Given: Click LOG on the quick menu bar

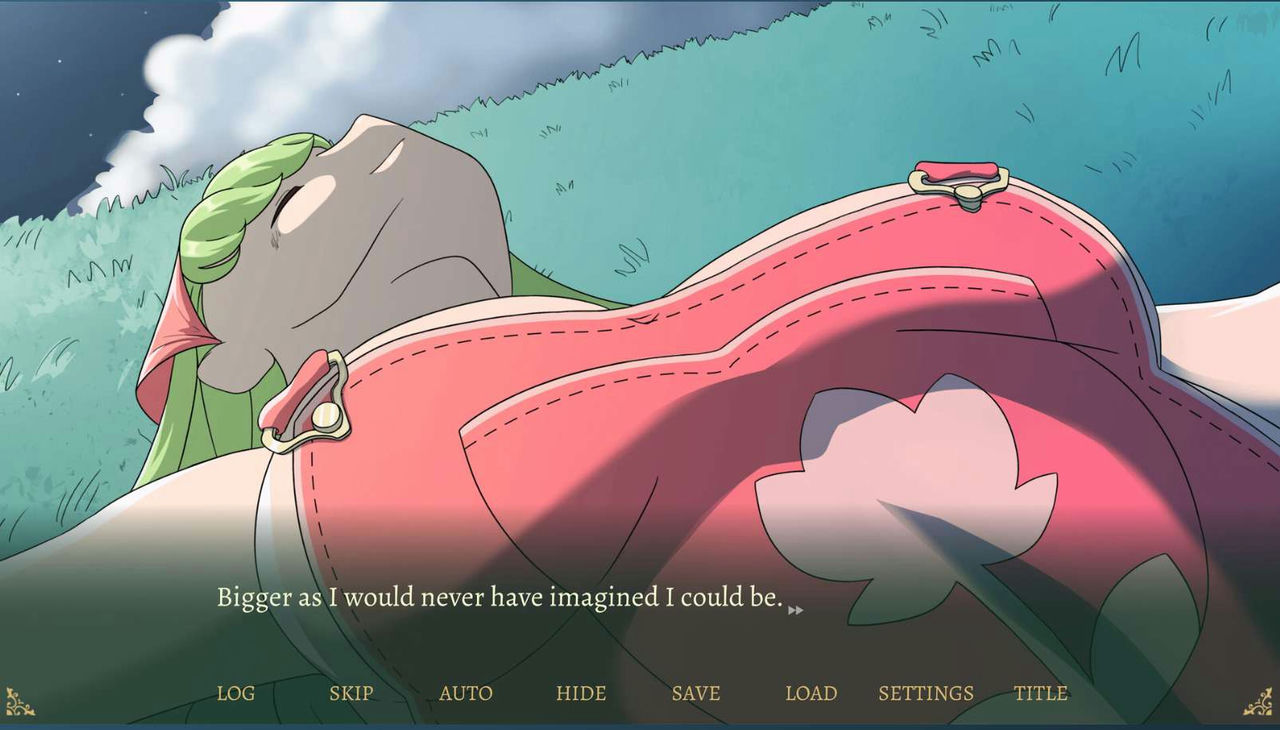Looking at the screenshot, I should tap(235, 693).
